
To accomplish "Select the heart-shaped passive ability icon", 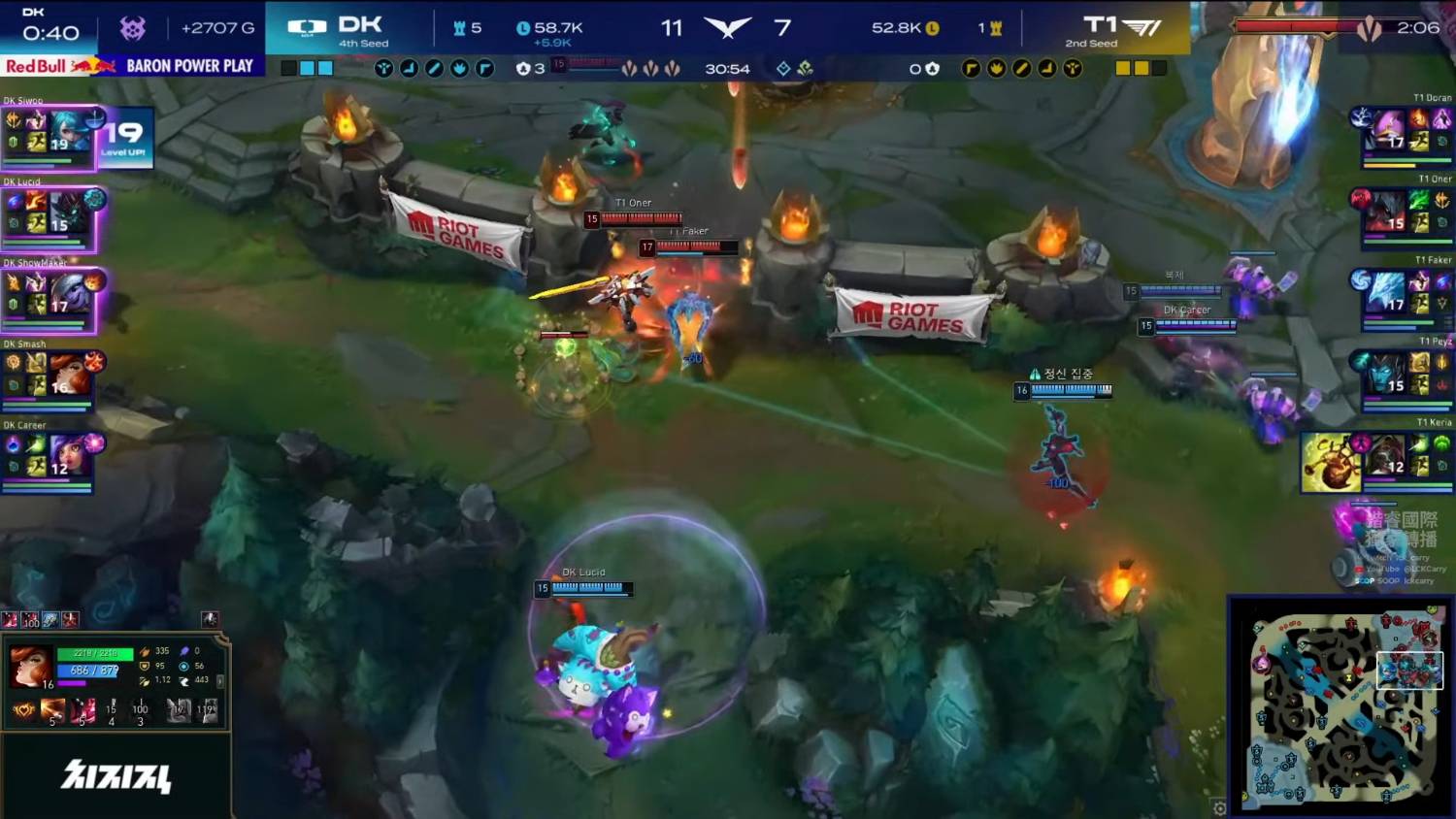I will pos(23,711).
